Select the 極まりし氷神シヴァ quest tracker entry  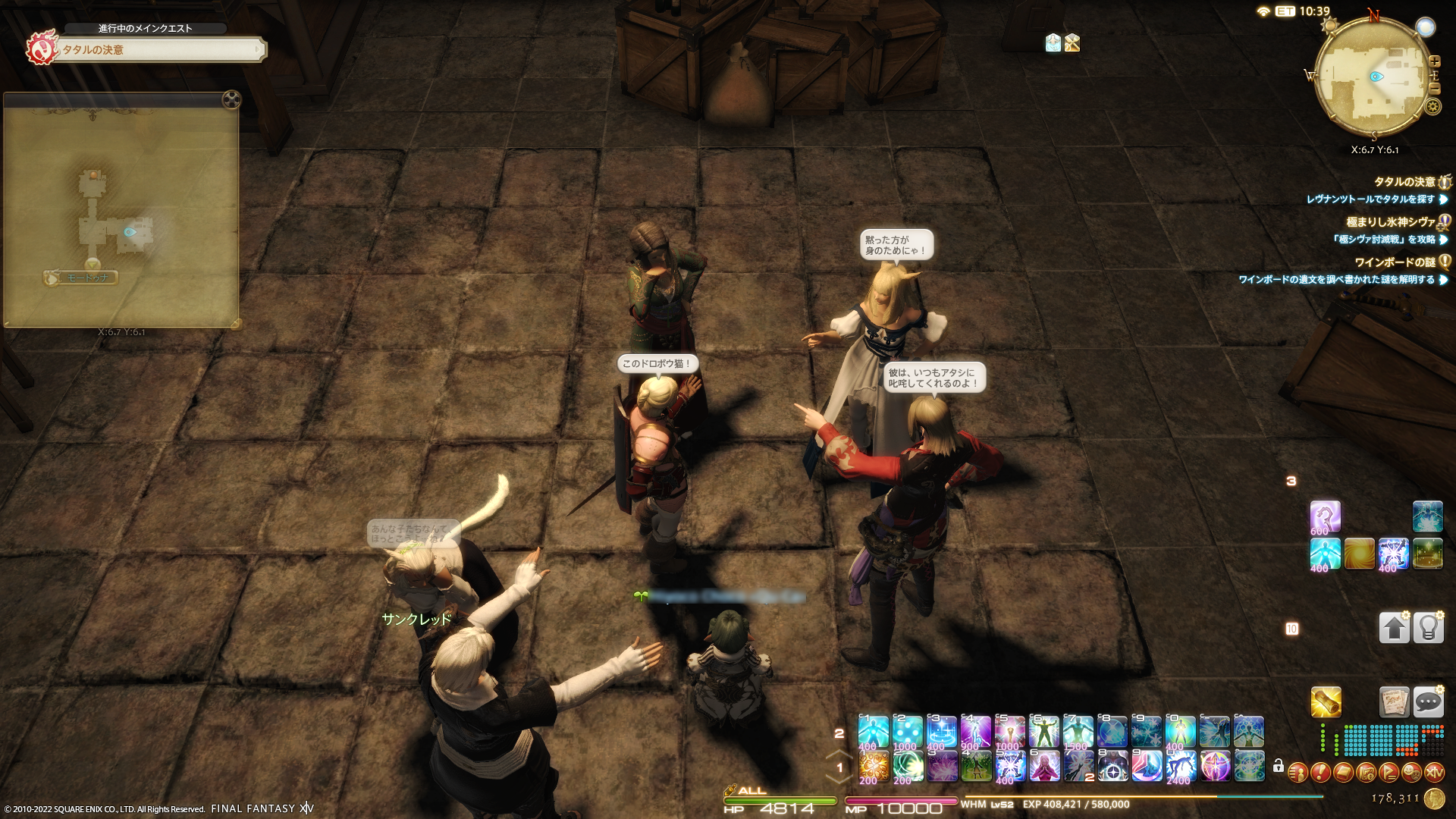1390,222
